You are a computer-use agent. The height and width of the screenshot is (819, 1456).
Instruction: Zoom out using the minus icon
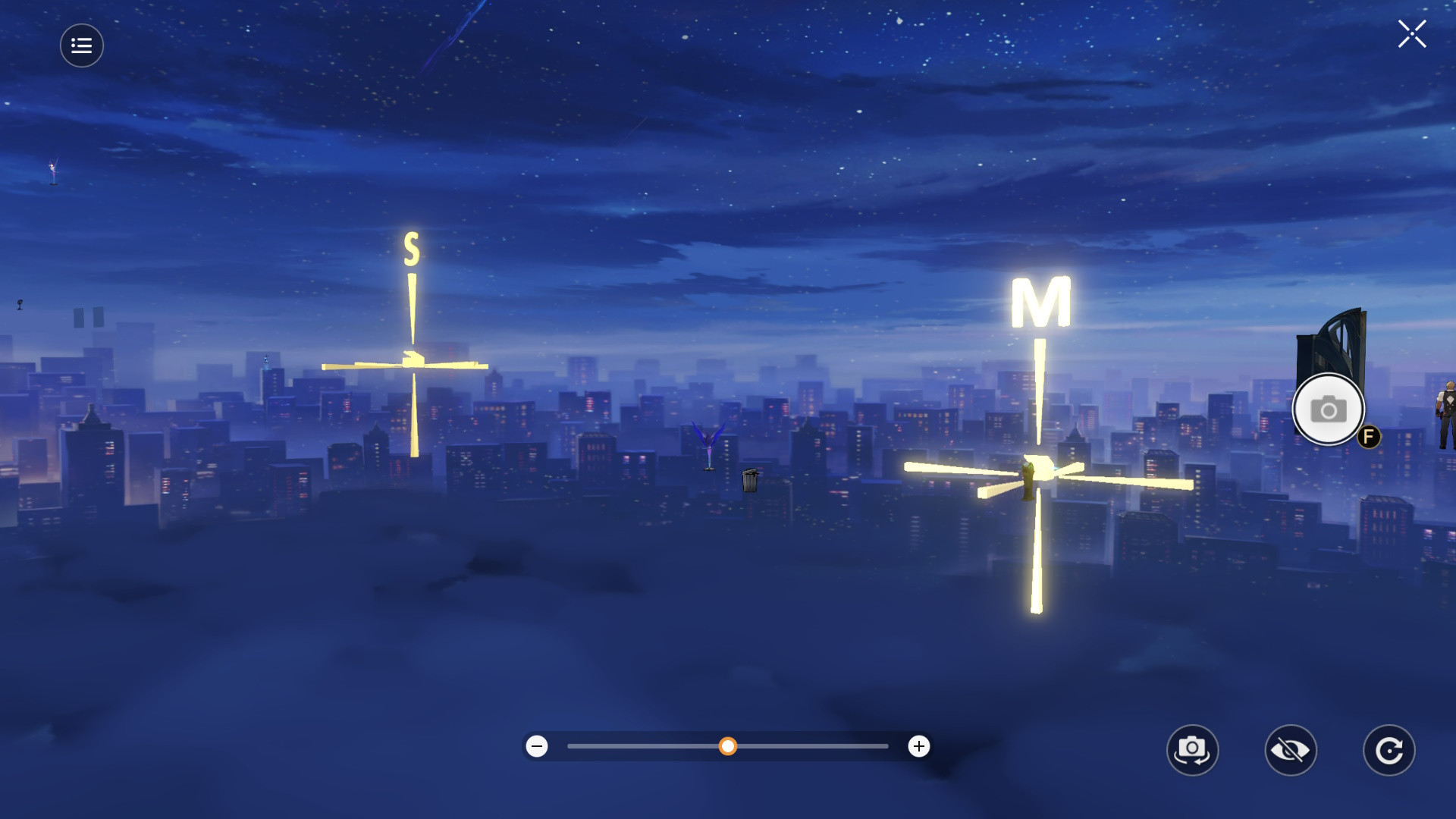point(538,746)
